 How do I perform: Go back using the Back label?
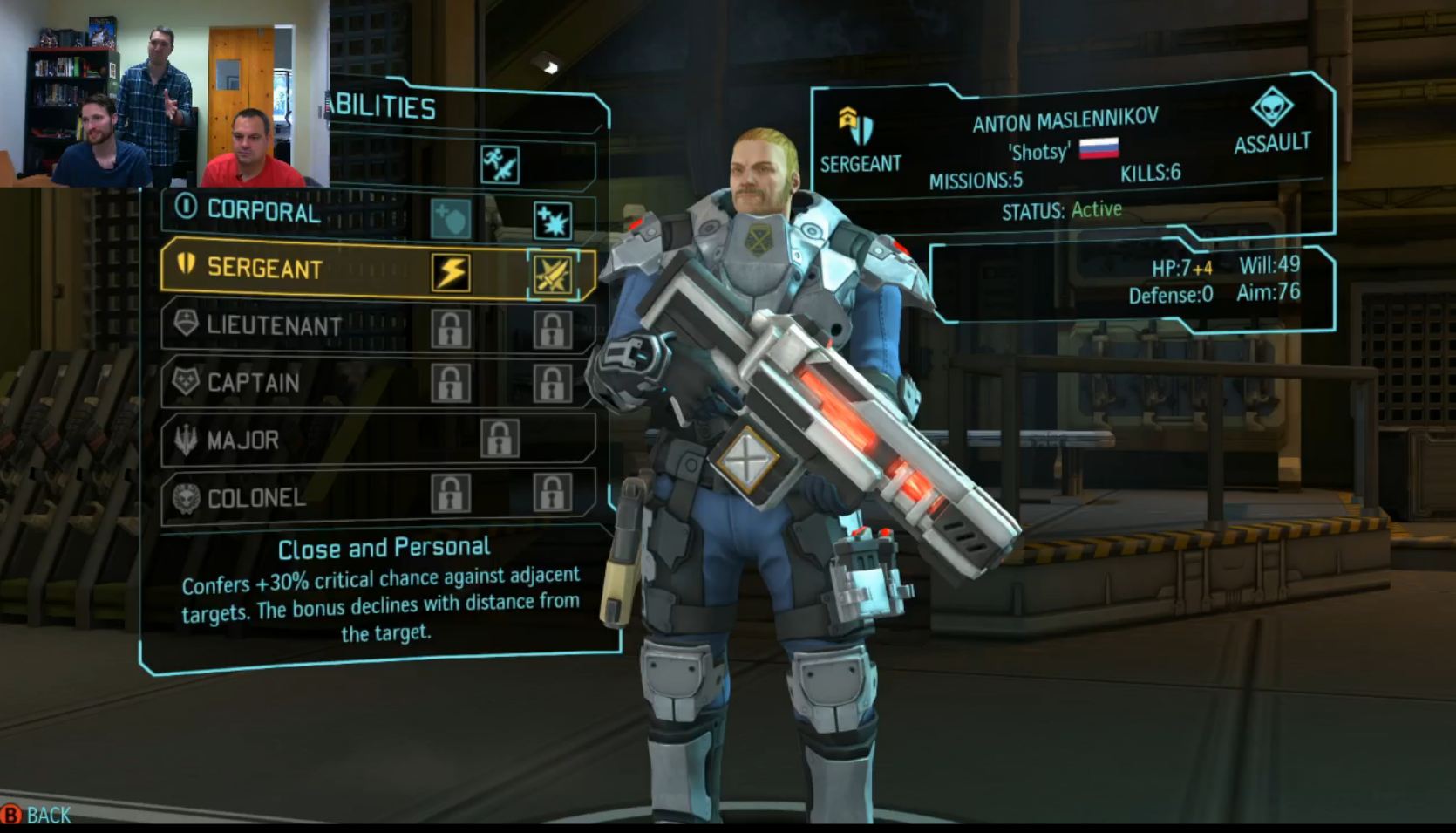coord(48,816)
